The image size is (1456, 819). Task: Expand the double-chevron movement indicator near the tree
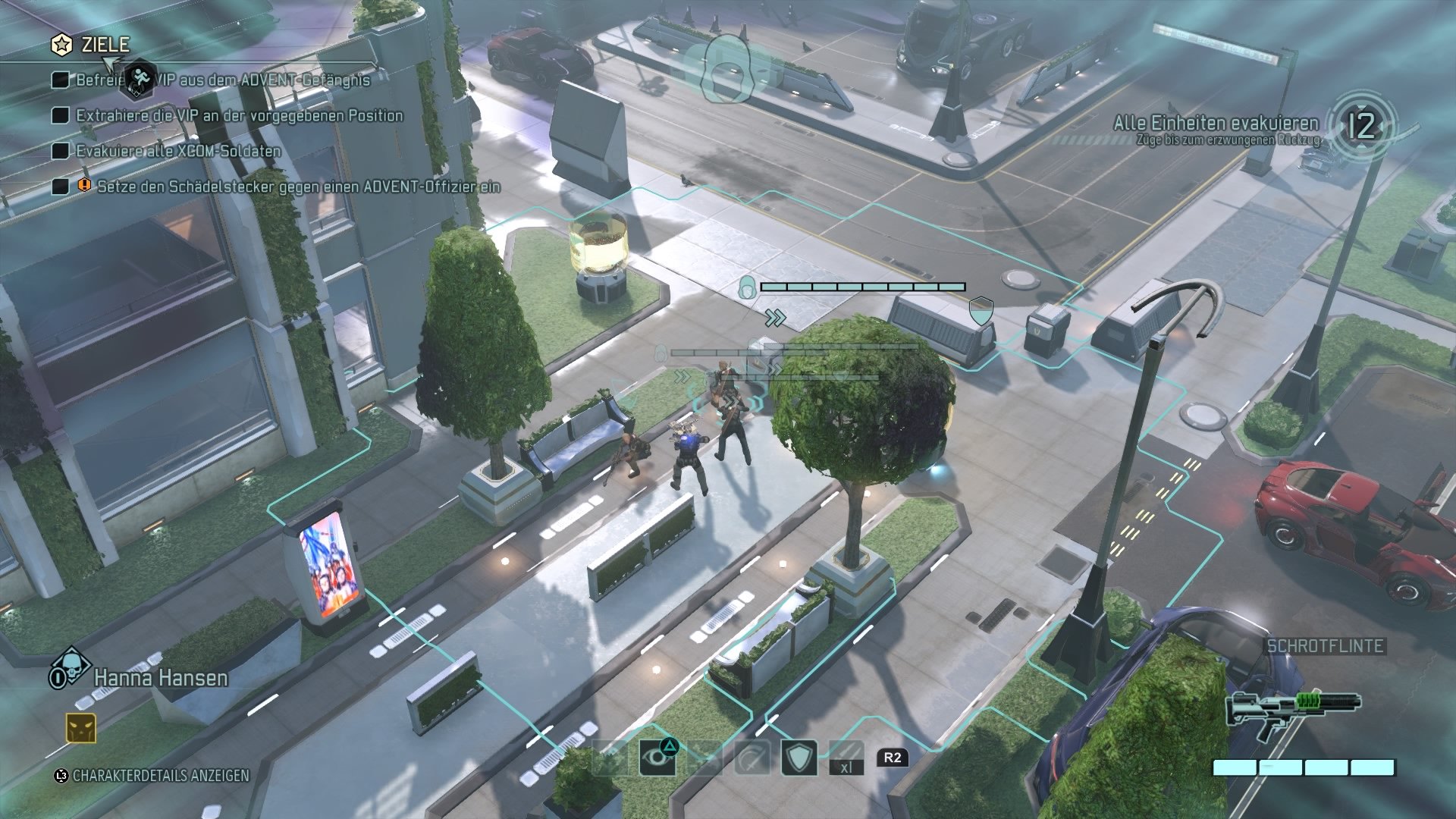point(774,317)
